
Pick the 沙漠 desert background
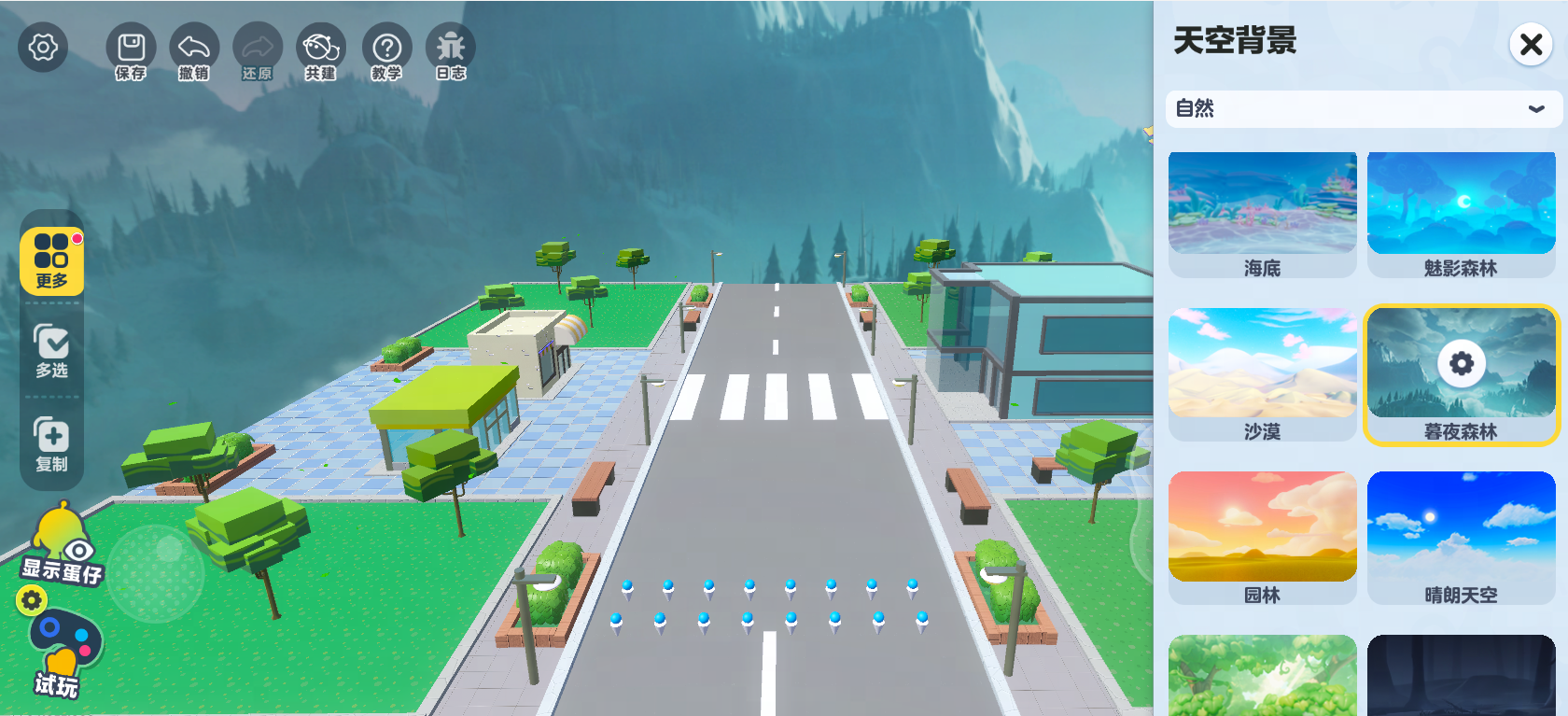[x=1262, y=373]
